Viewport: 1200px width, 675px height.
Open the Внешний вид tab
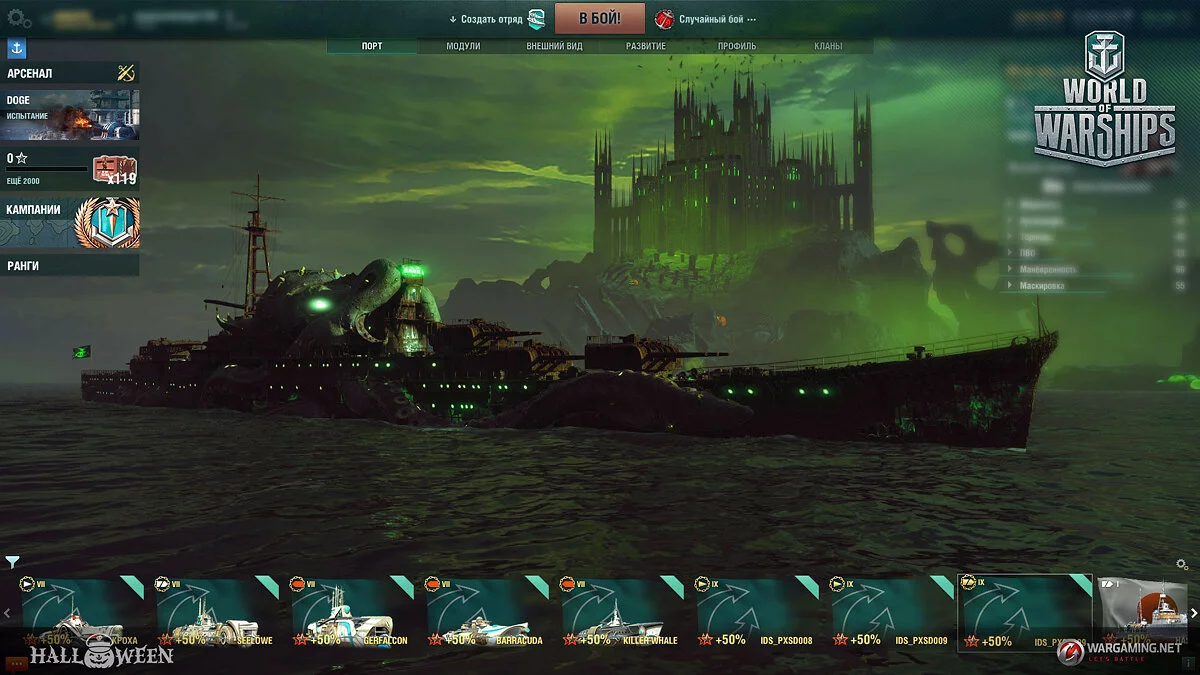click(554, 46)
